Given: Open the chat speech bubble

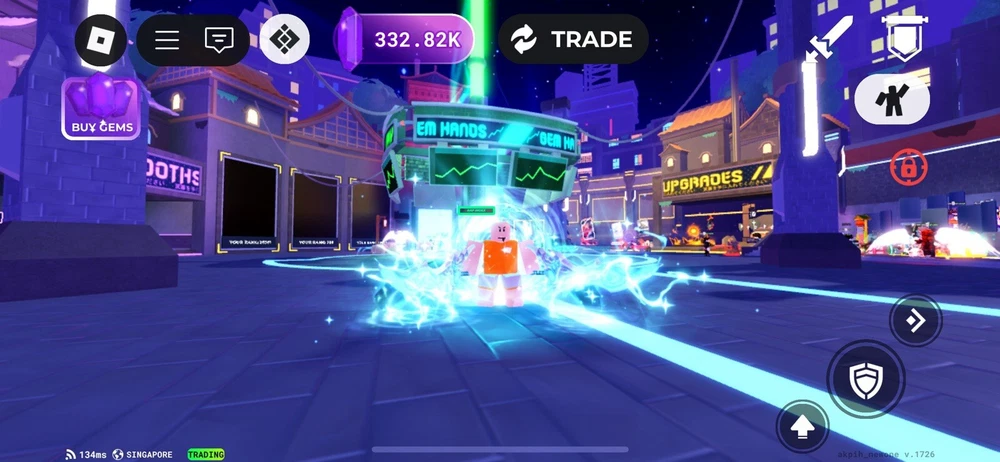Looking at the screenshot, I should tap(219, 40).
